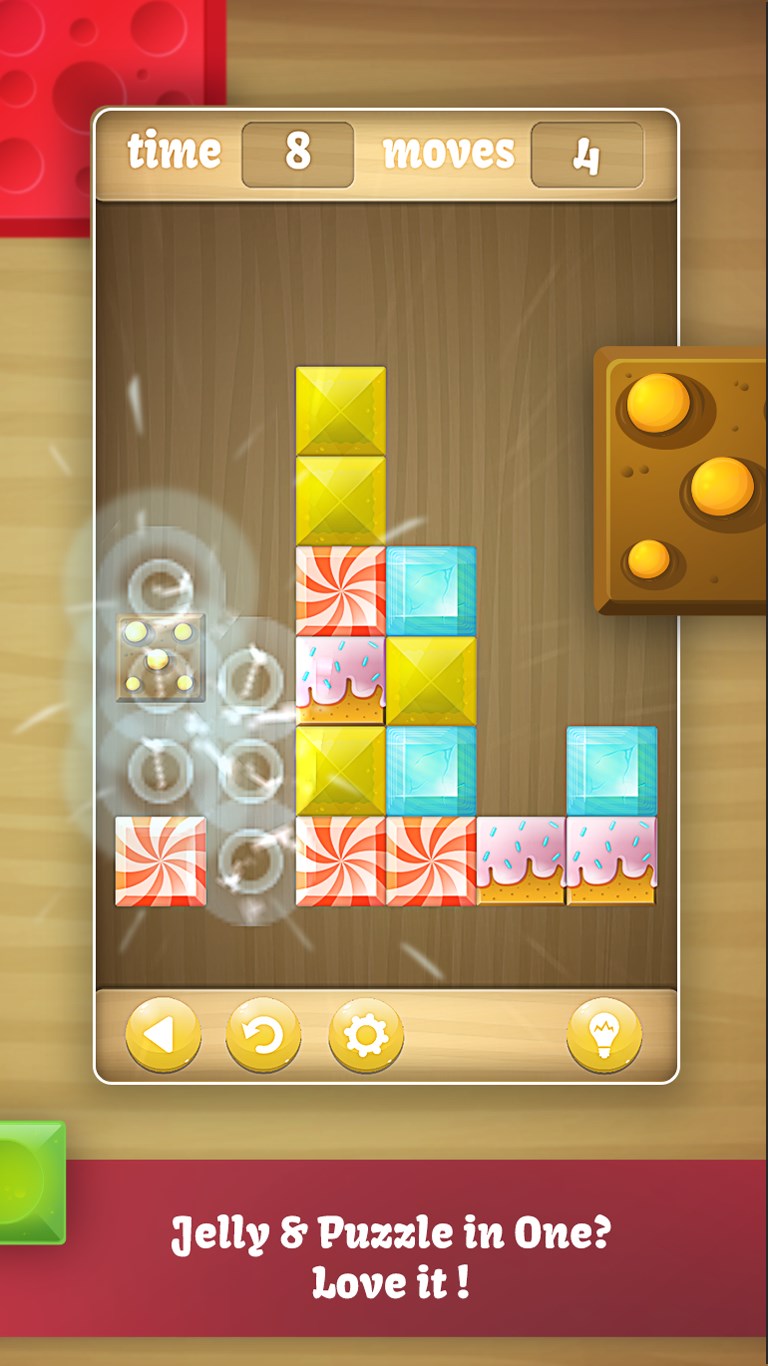The image size is (768, 1366).
Task: Select the lone peppermint swirl below the dust puffs
Action: [160, 861]
